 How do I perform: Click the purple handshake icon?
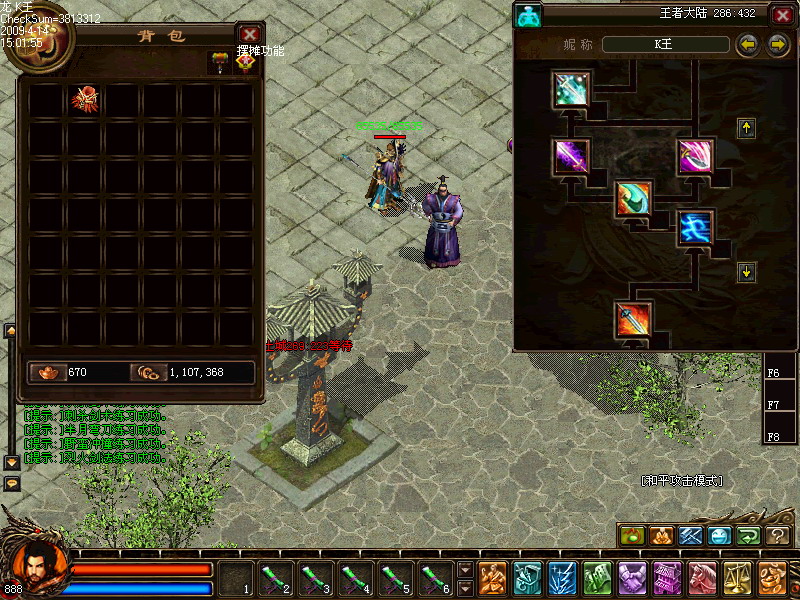632,579
